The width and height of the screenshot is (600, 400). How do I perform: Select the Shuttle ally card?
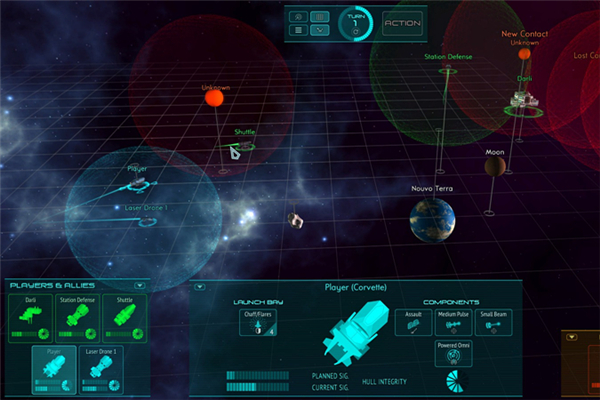[126, 318]
